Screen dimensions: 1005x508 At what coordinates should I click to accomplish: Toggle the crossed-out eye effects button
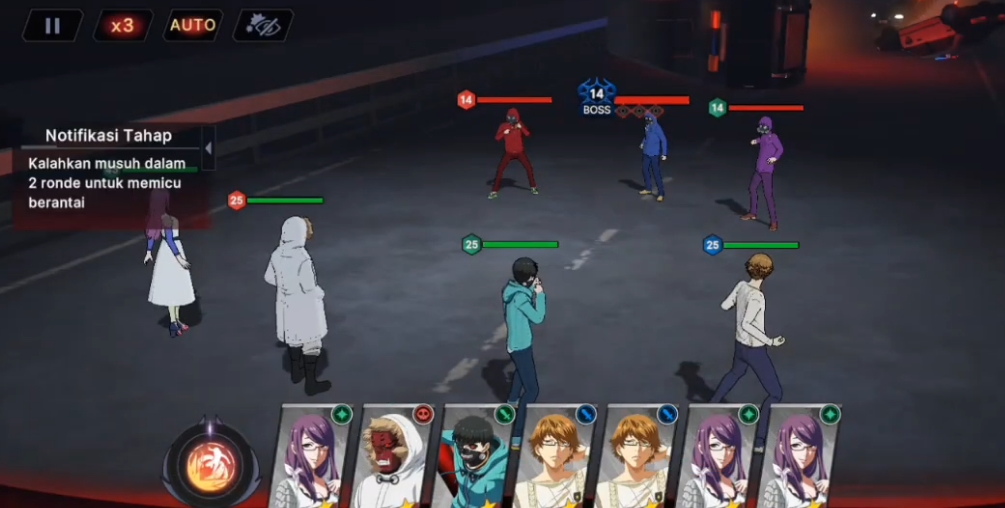pos(263,25)
